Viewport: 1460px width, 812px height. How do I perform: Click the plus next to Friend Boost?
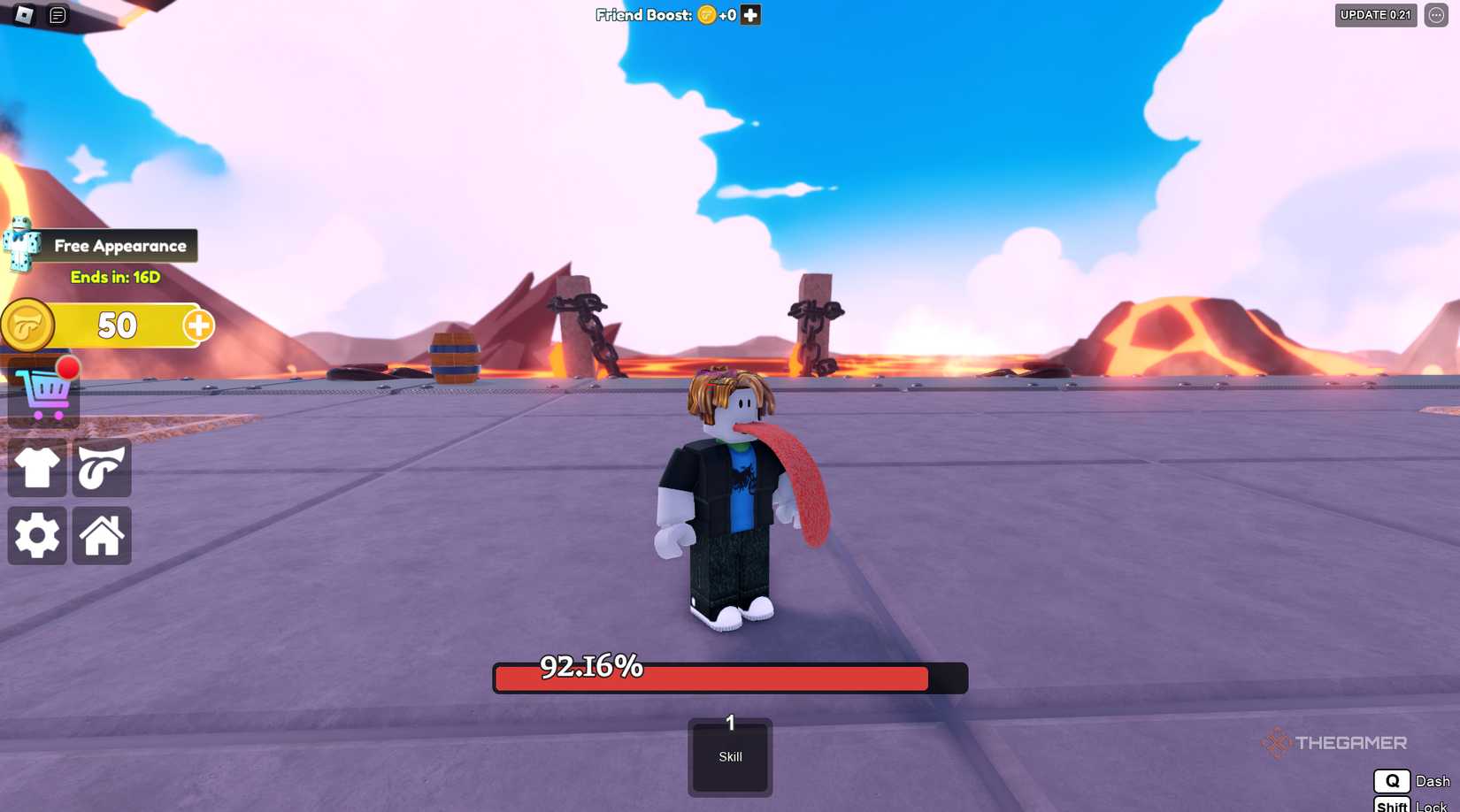[749, 14]
